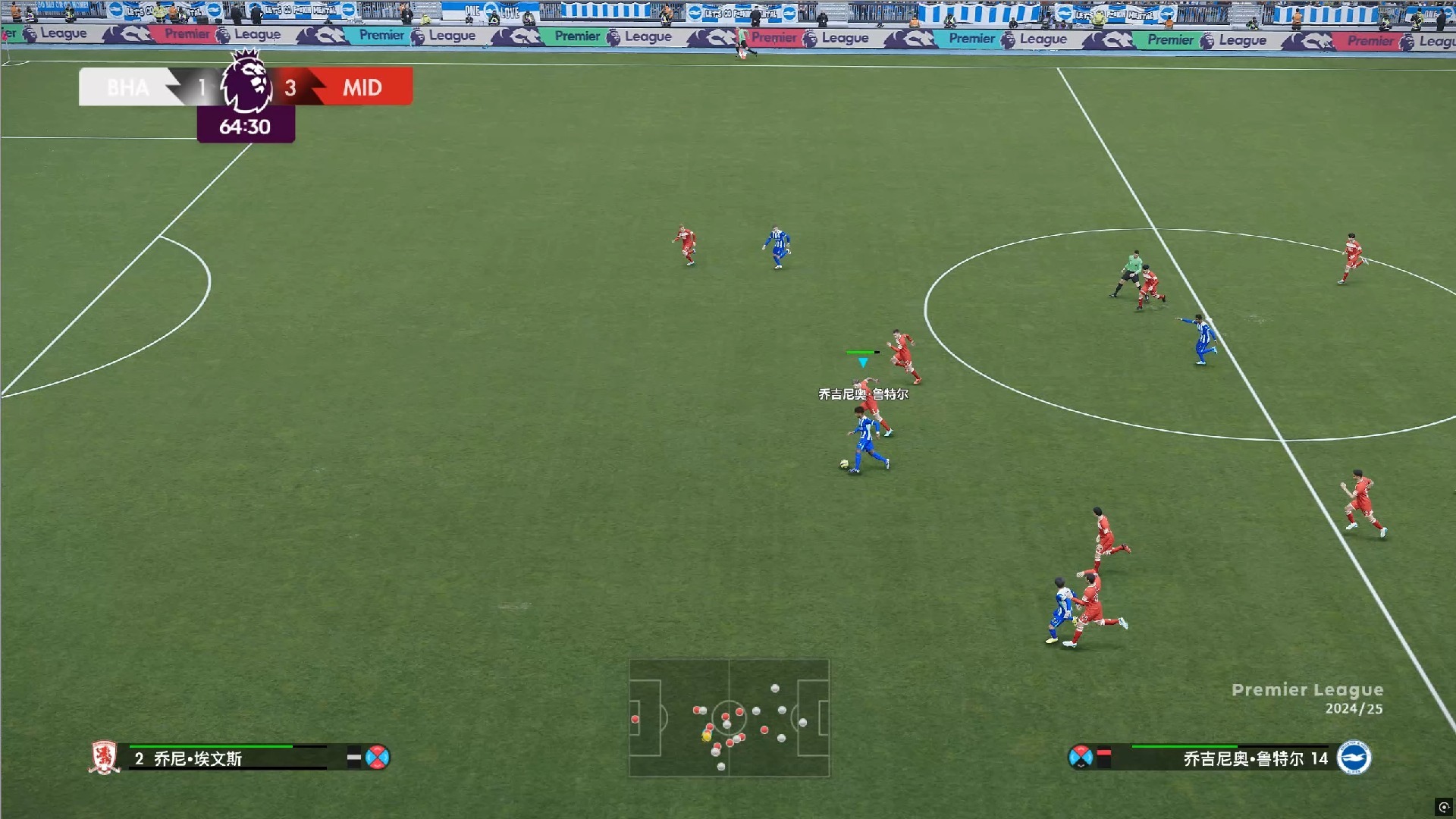Select the Brighton club crest
The width and height of the screenshot is (1456, 819).
(1354, 758)
